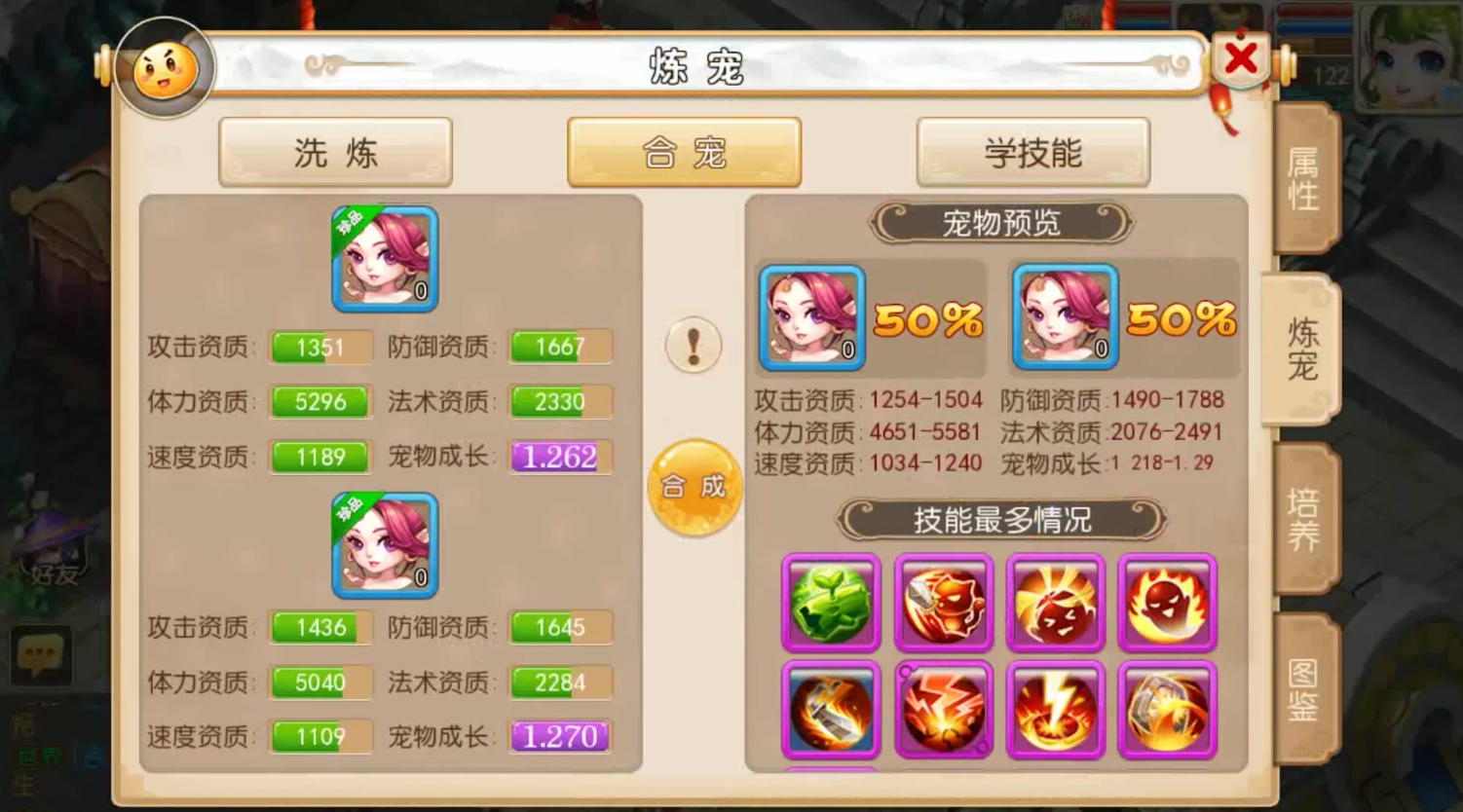Viewport: 1463px width, 812px height.
Task: Open the 图鉴 sidebar tab
Action: (x=1305, y=691)
